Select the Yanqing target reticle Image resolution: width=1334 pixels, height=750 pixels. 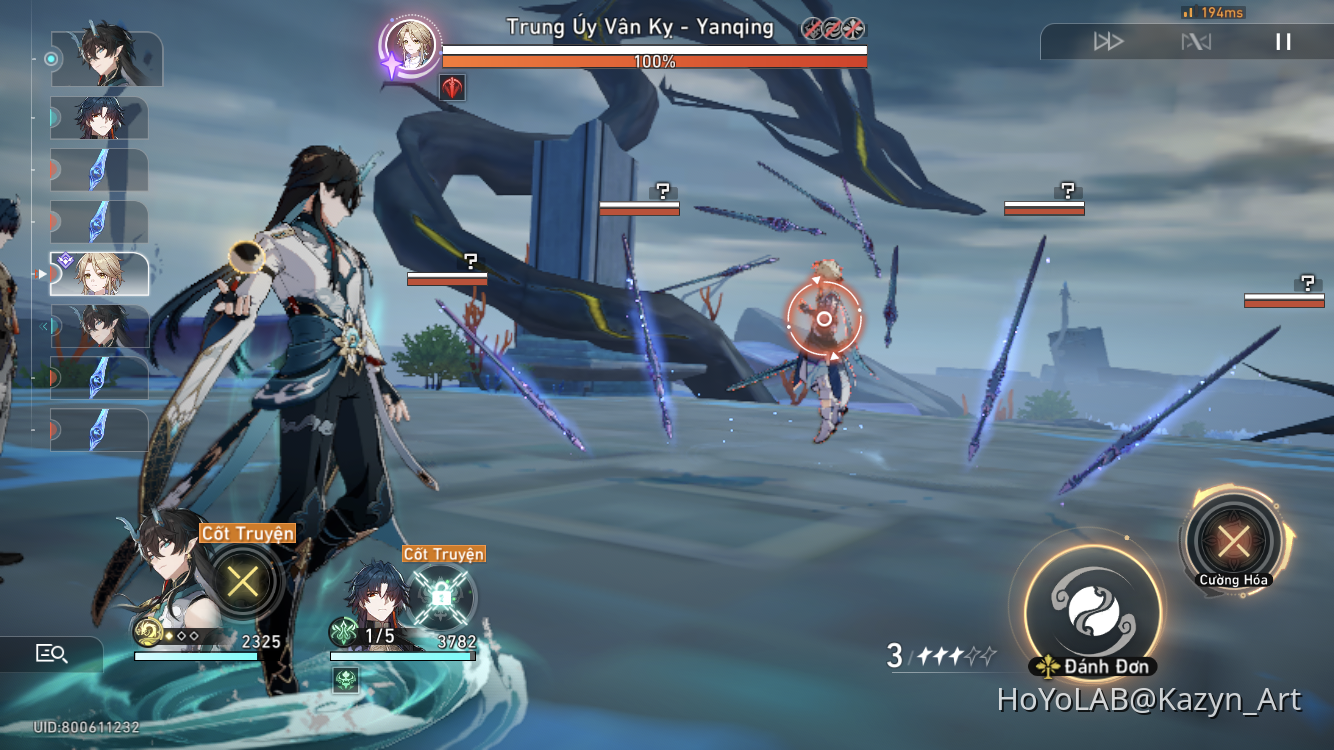pyautogui.click(x=824, y=319)
